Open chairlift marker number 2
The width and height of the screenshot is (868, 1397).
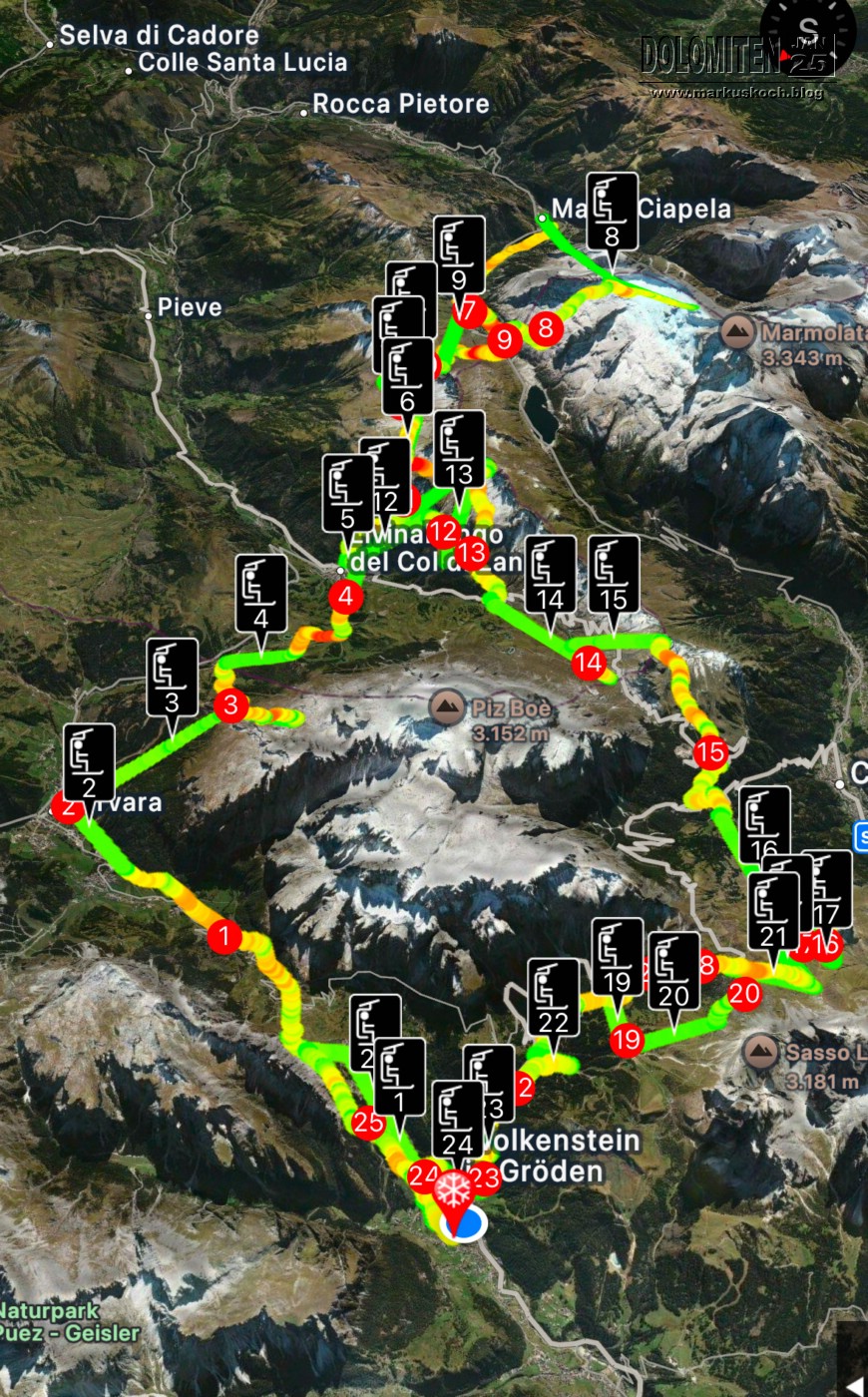(x=89, y=761)
